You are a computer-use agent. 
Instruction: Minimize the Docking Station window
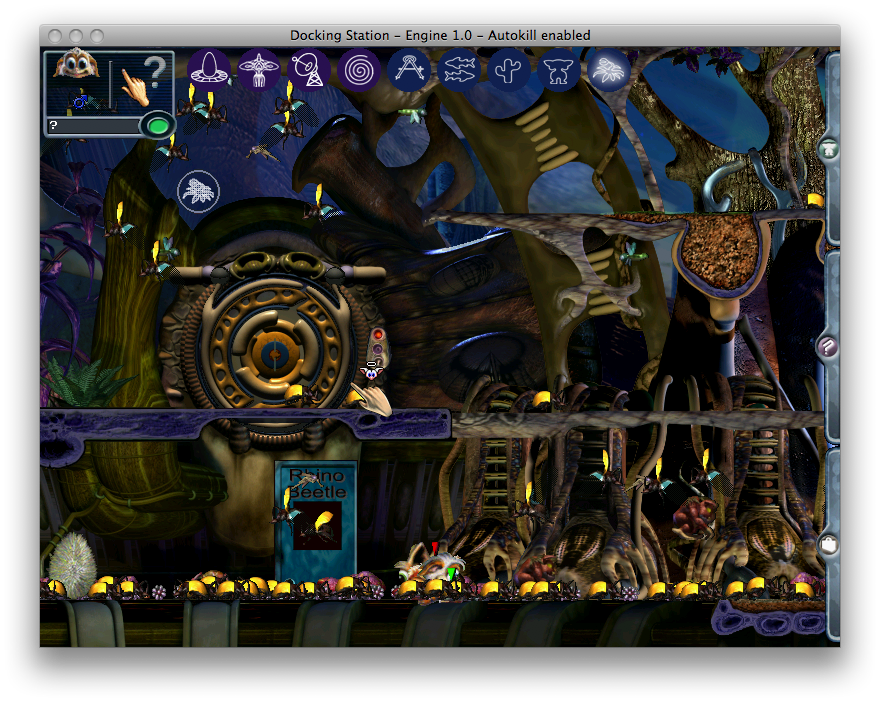76,36
